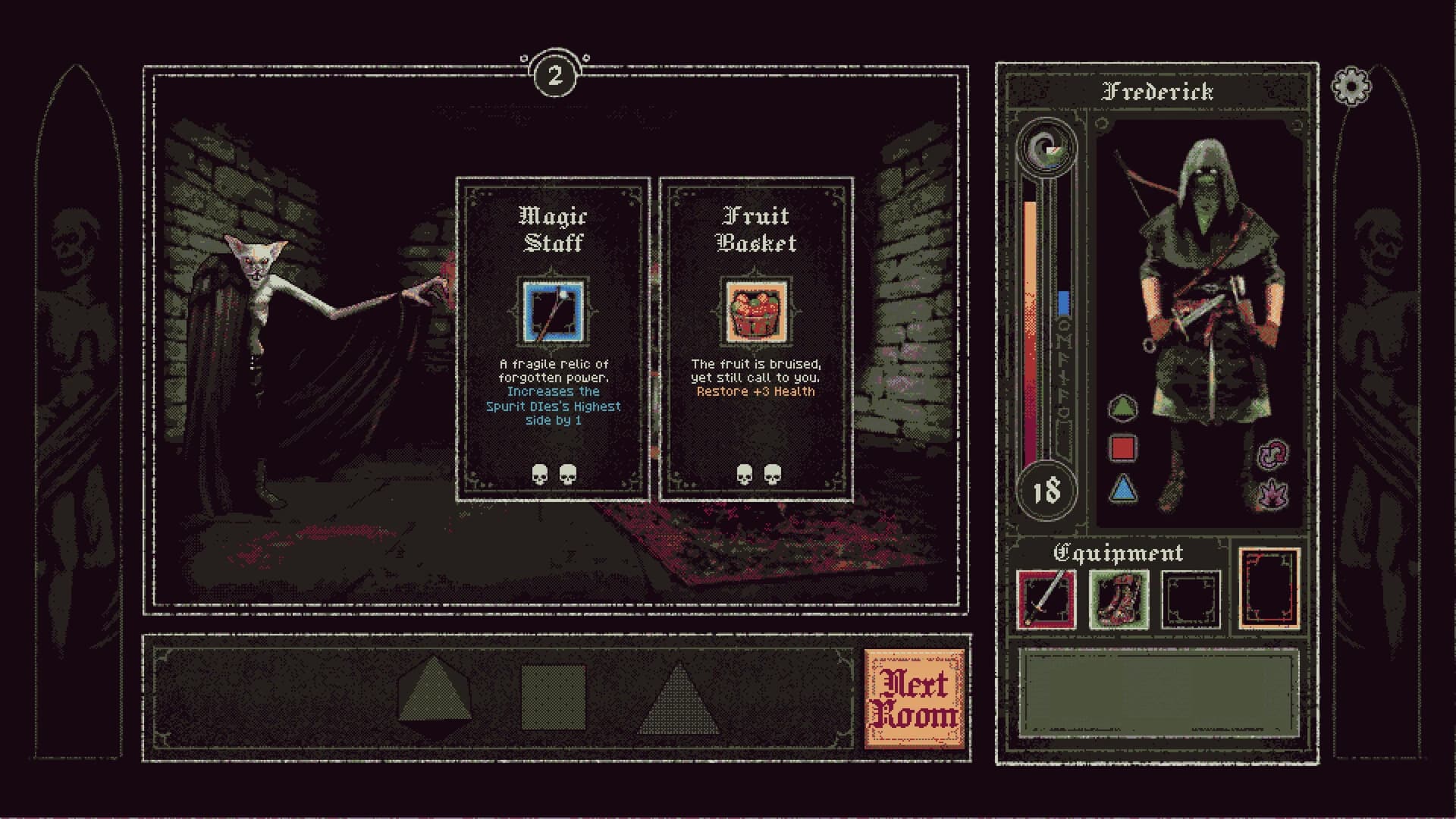The width and height of the screenshot is (1456, 819).
Task: Select the Fruit Basket card
Action: 755,337
